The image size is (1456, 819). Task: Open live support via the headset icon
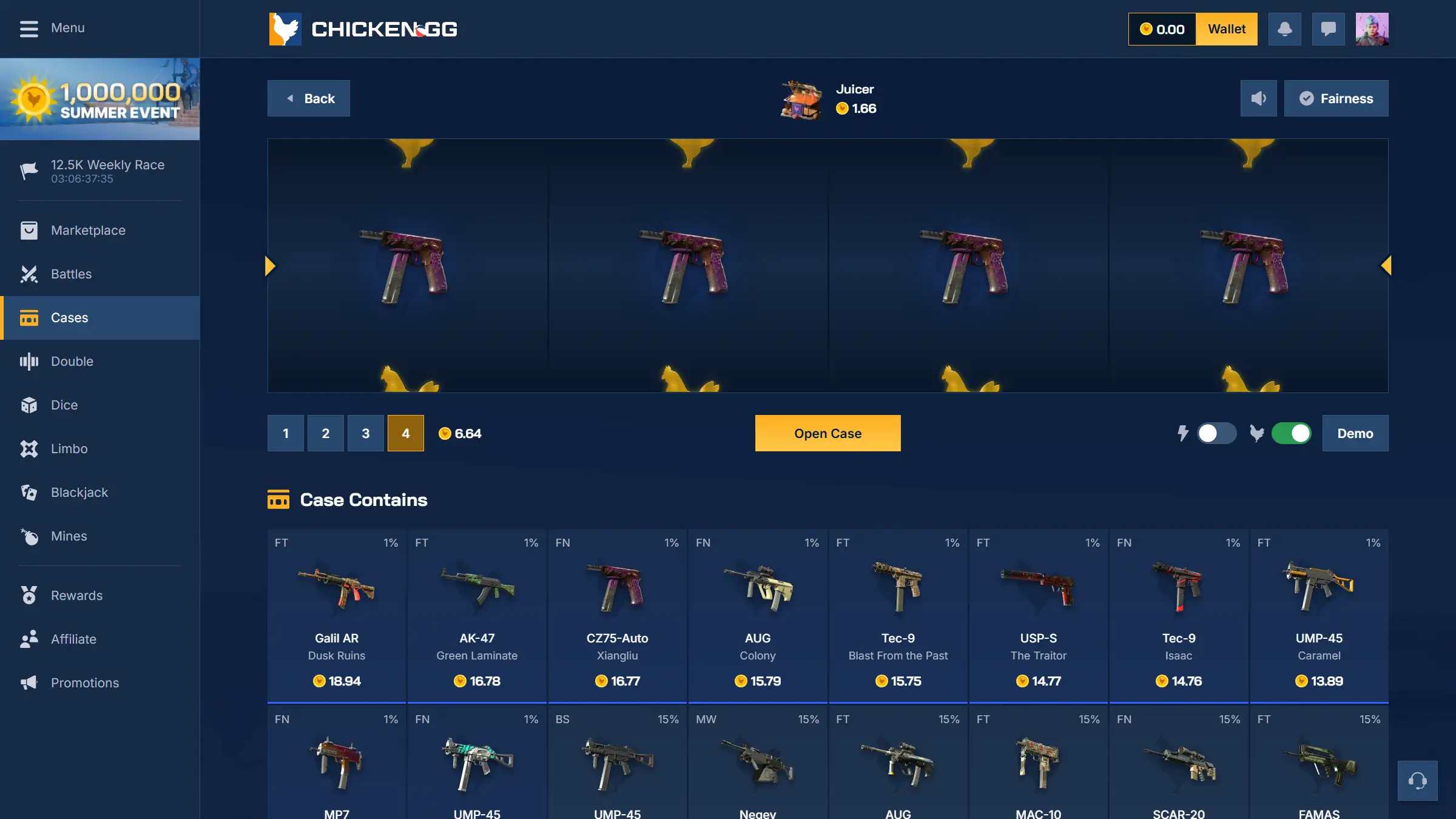1418,781
